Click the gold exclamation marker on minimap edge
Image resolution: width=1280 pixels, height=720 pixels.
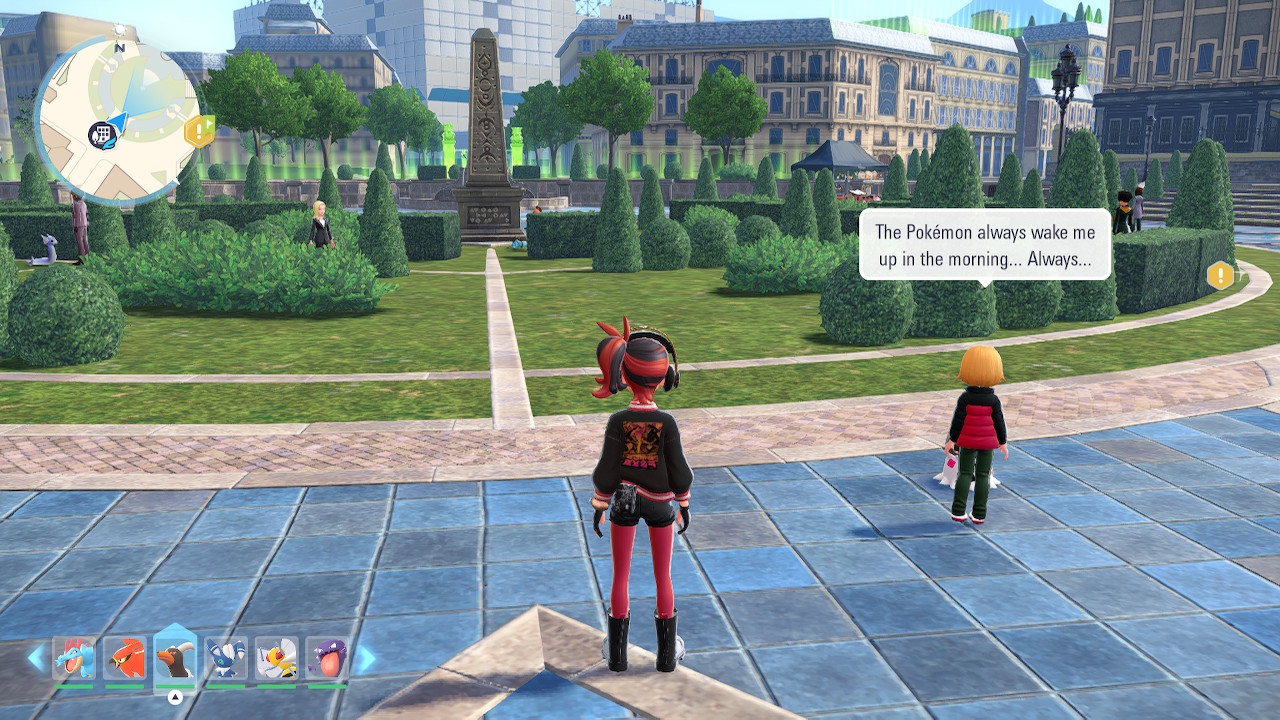pyautogui.click(x=199, y=130)
